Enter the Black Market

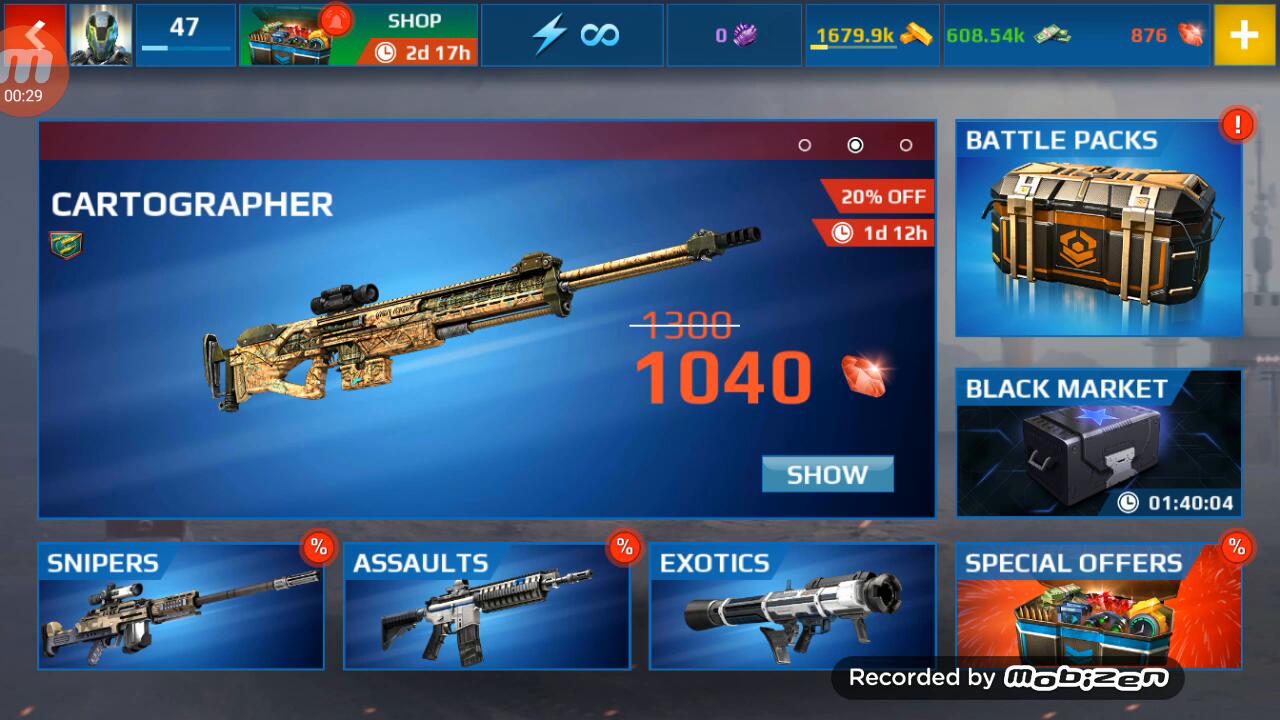(1098, 443)
